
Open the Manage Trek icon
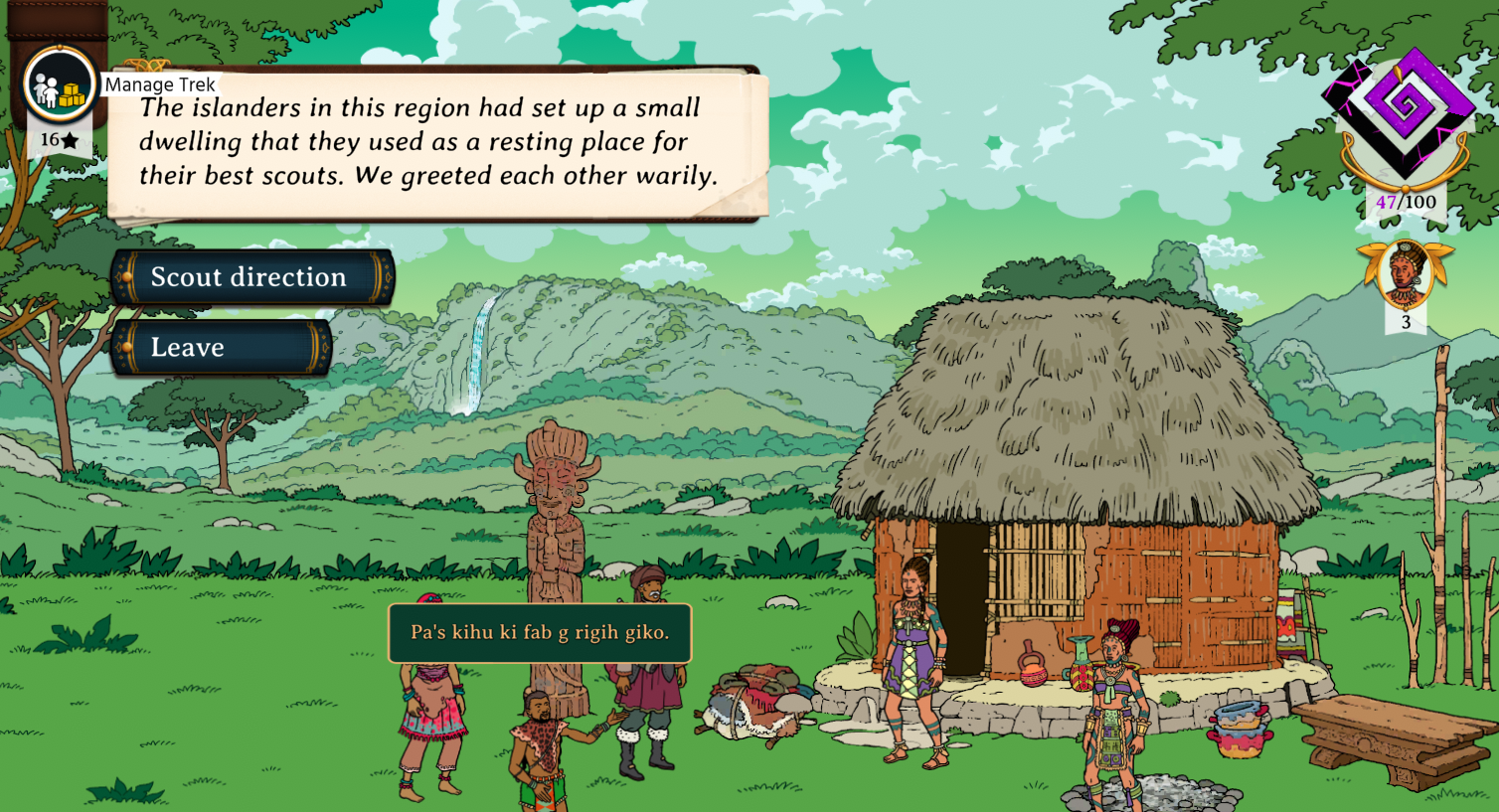coord(59,86)
